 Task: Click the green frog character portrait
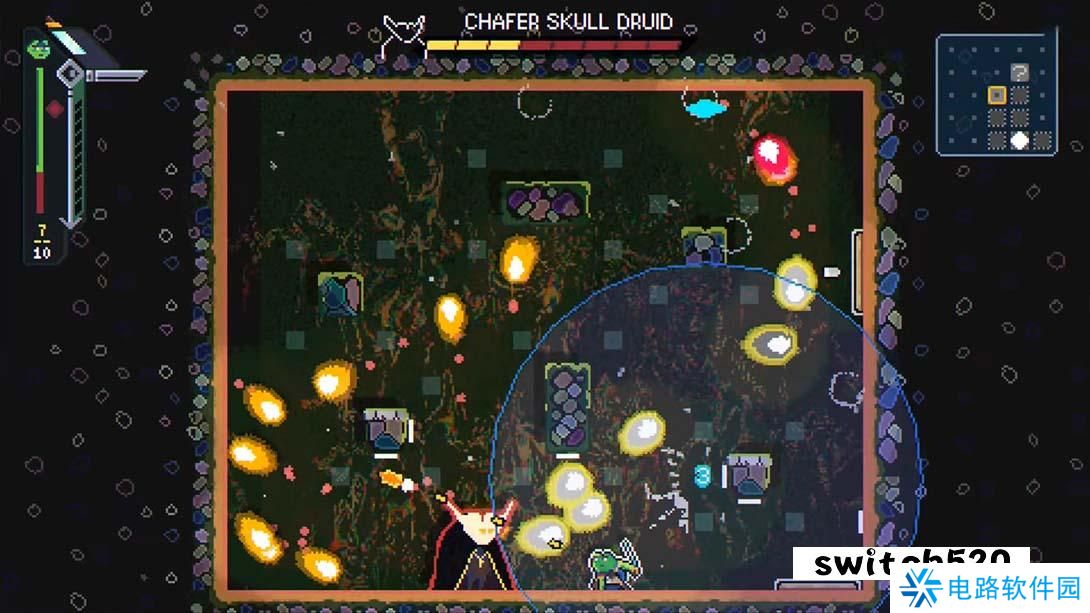pyautogui.click(x=40, y=47)
